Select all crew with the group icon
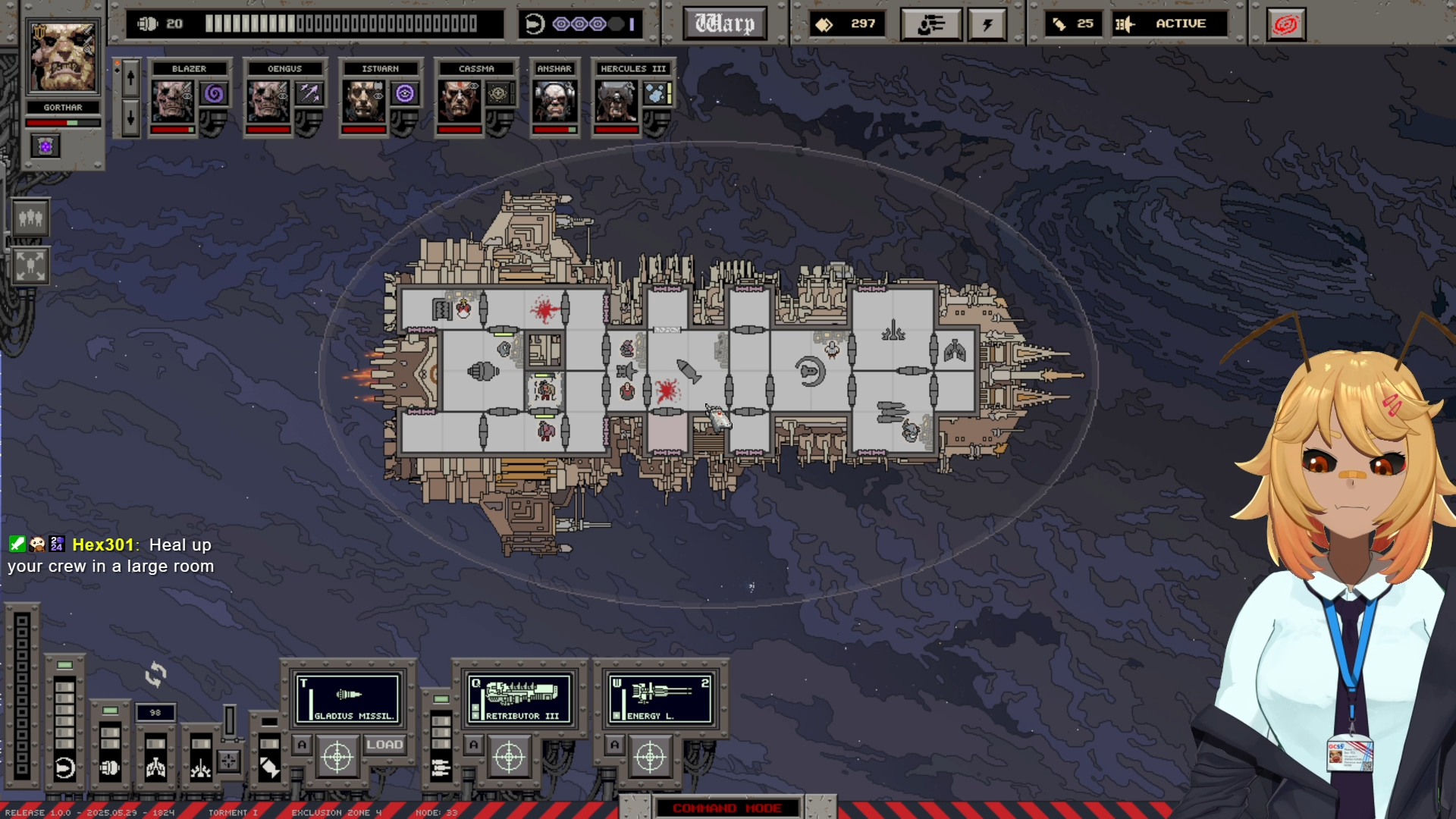Viewport: 1456px width, 819px height. point(30,218)
